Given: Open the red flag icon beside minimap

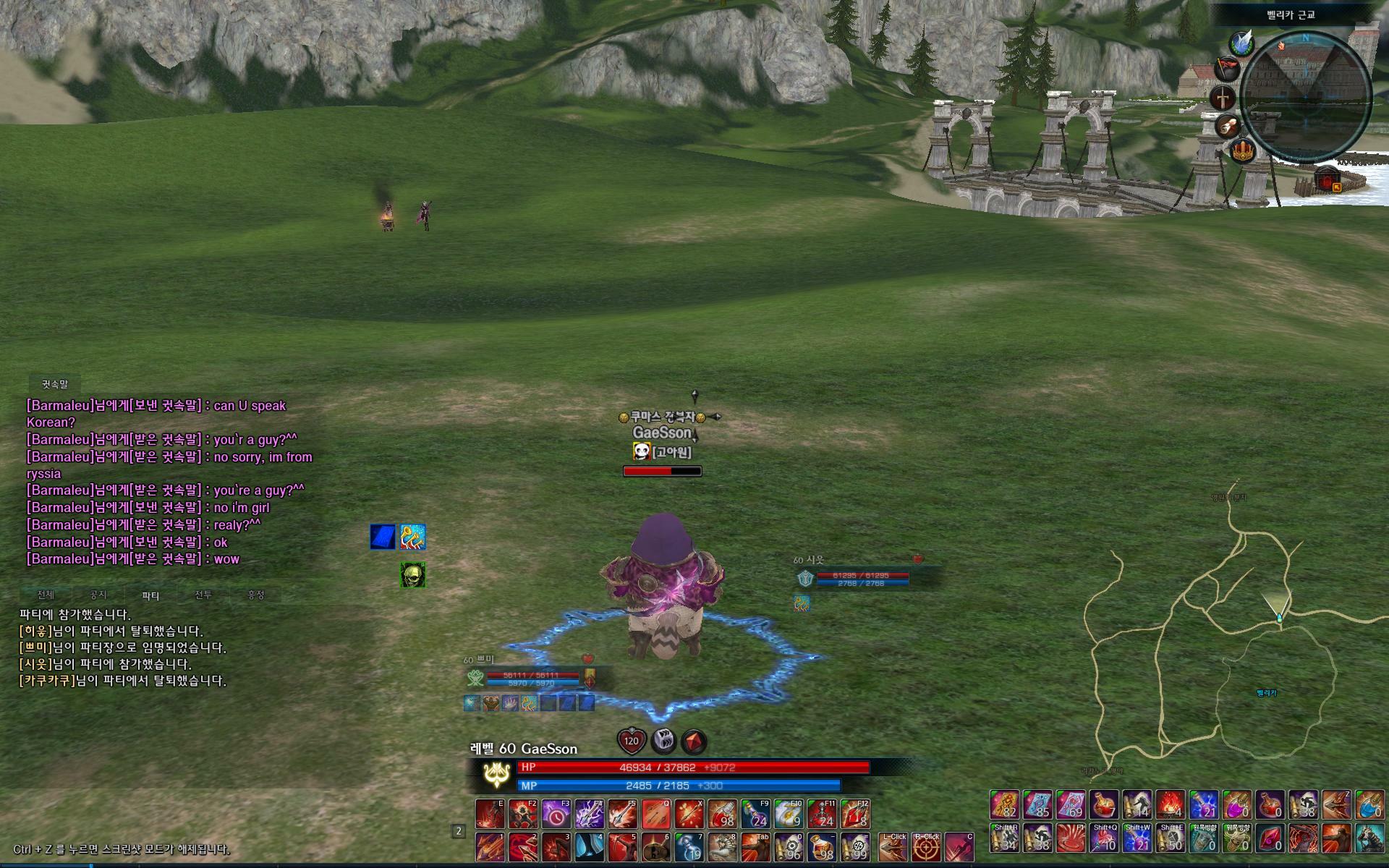Looking at the screenshot, I should click(x=1226, y=69).
